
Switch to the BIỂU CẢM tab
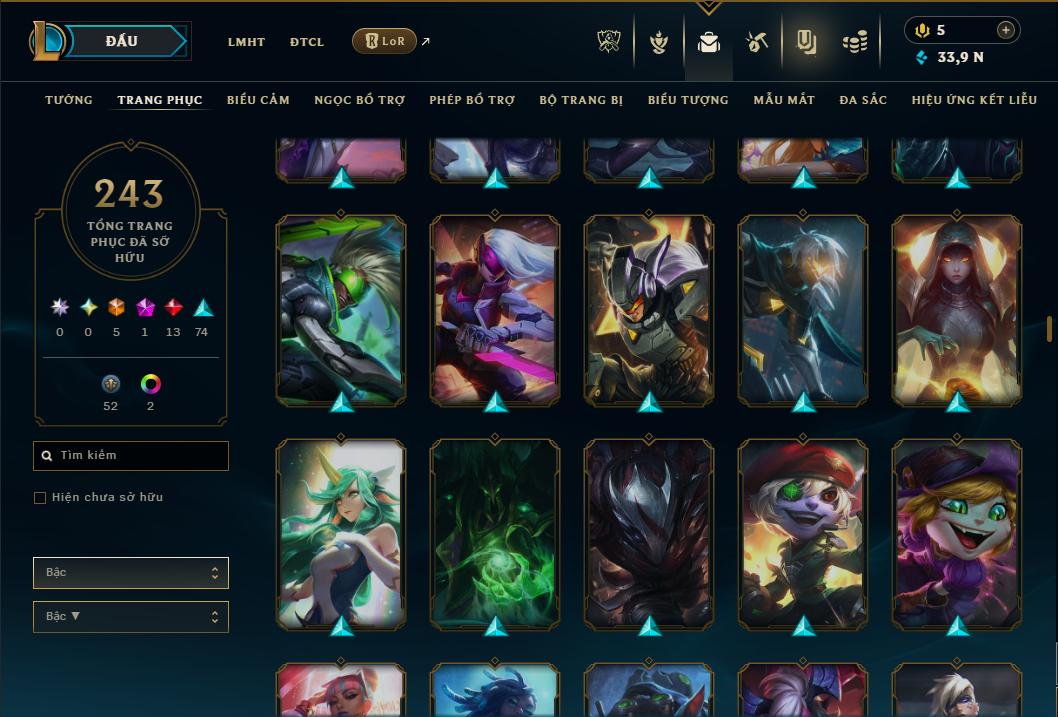(x=258, y=100)
